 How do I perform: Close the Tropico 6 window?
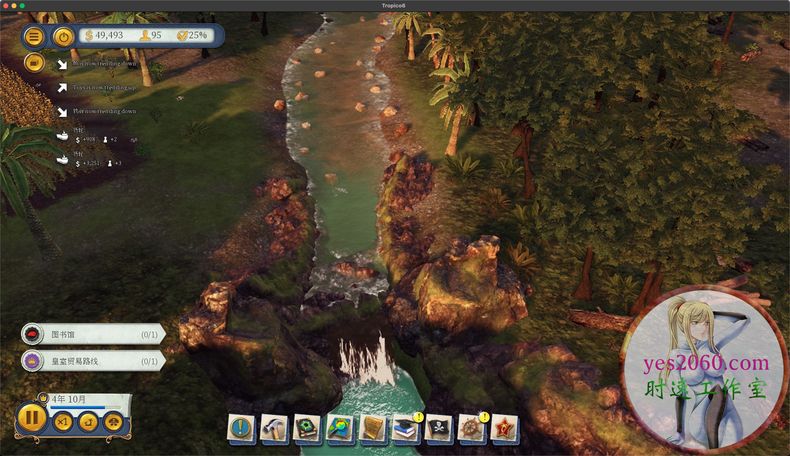pos(8,6)
